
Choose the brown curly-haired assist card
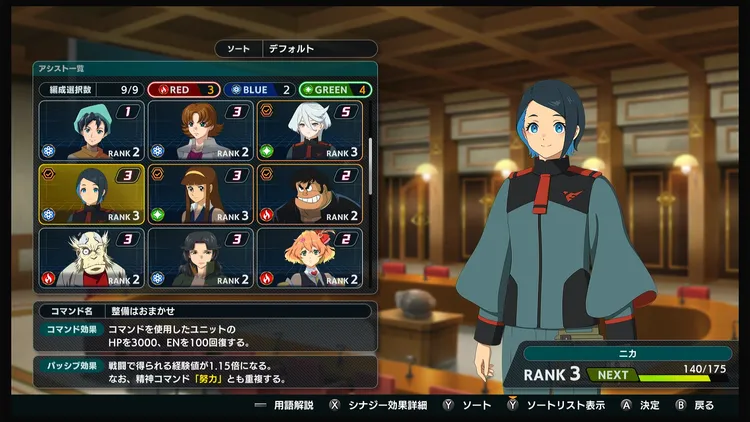point(200,130)
